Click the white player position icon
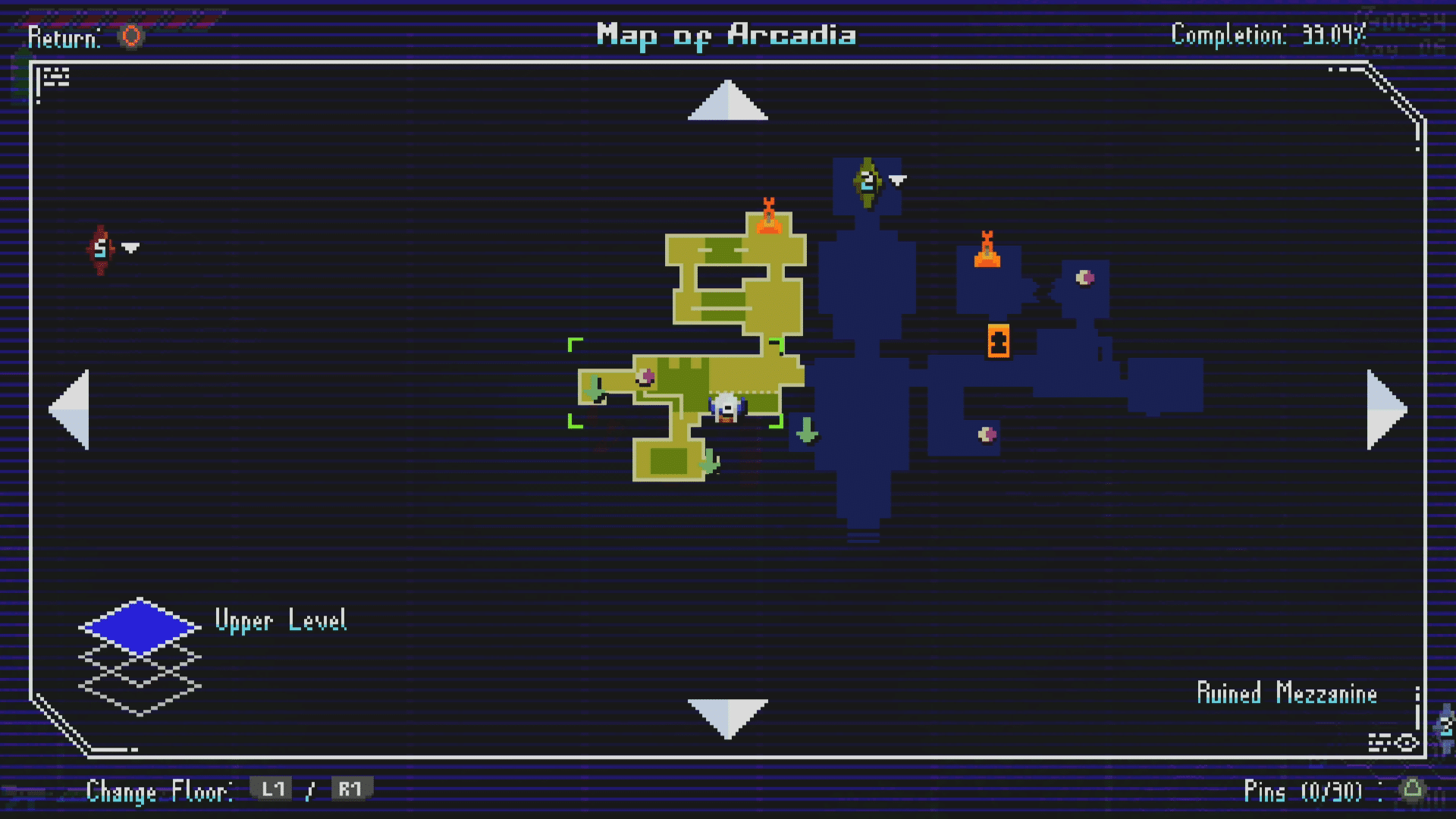Viewport: 1456px width, 819px height. point(726,408)
